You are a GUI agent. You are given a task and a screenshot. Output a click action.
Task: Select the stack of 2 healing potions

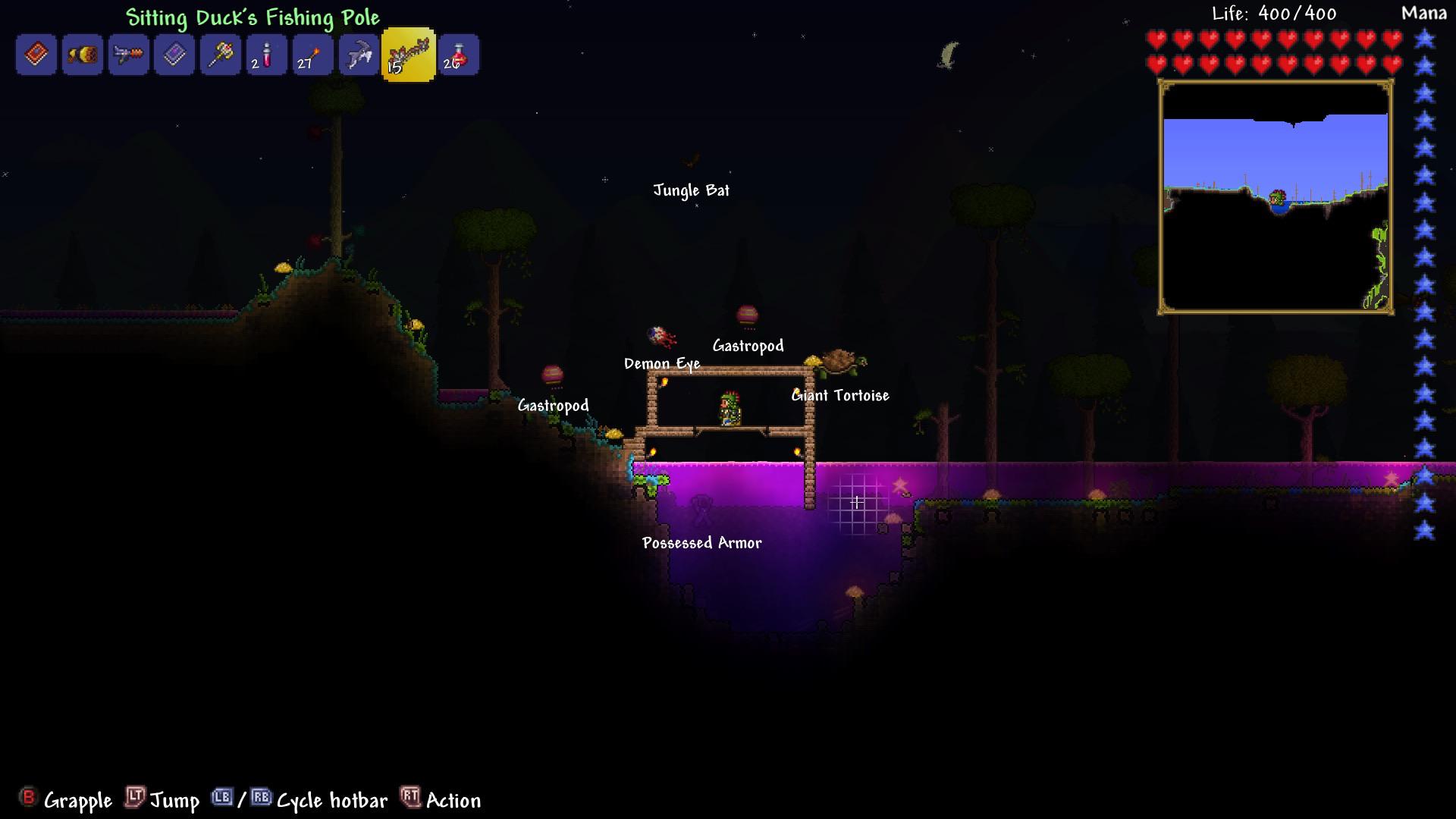(x=265, y=54)
